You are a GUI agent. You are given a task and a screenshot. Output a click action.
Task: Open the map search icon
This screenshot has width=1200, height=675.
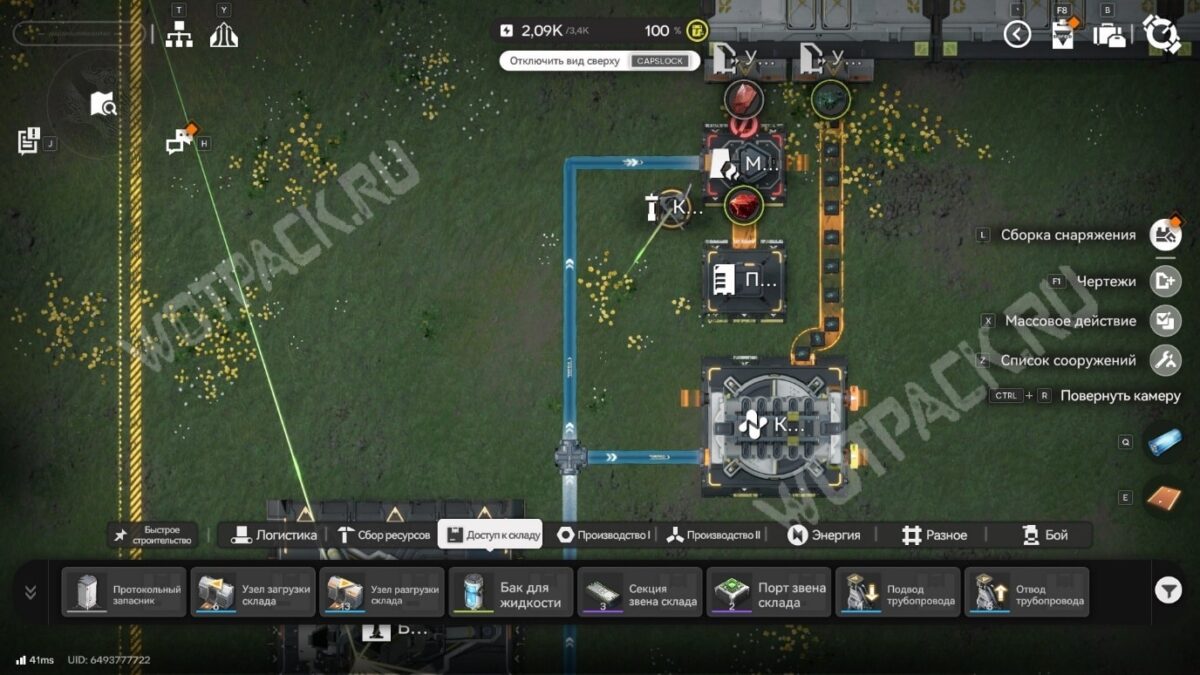(103, 103)
